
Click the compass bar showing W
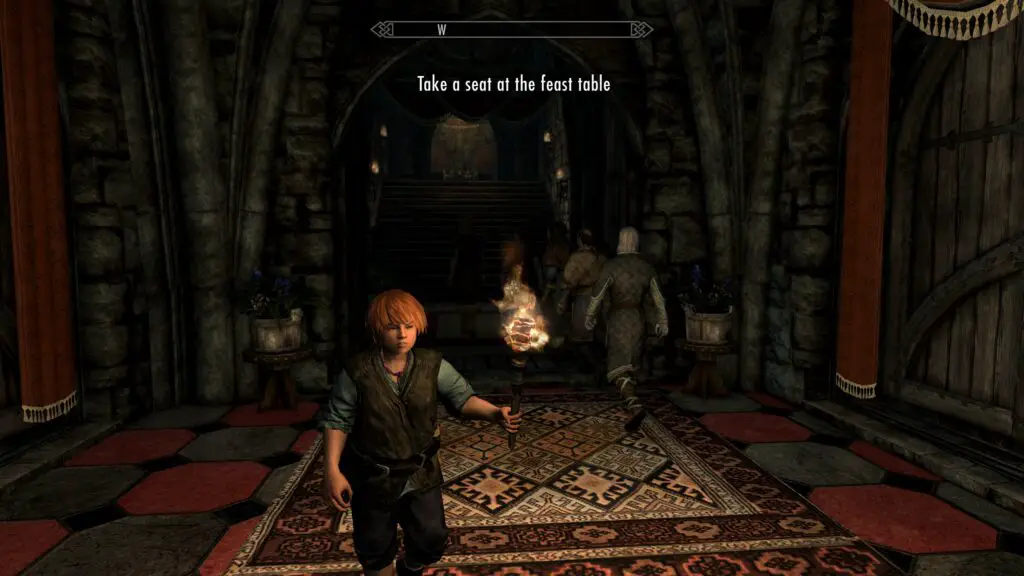click(511, 30)
